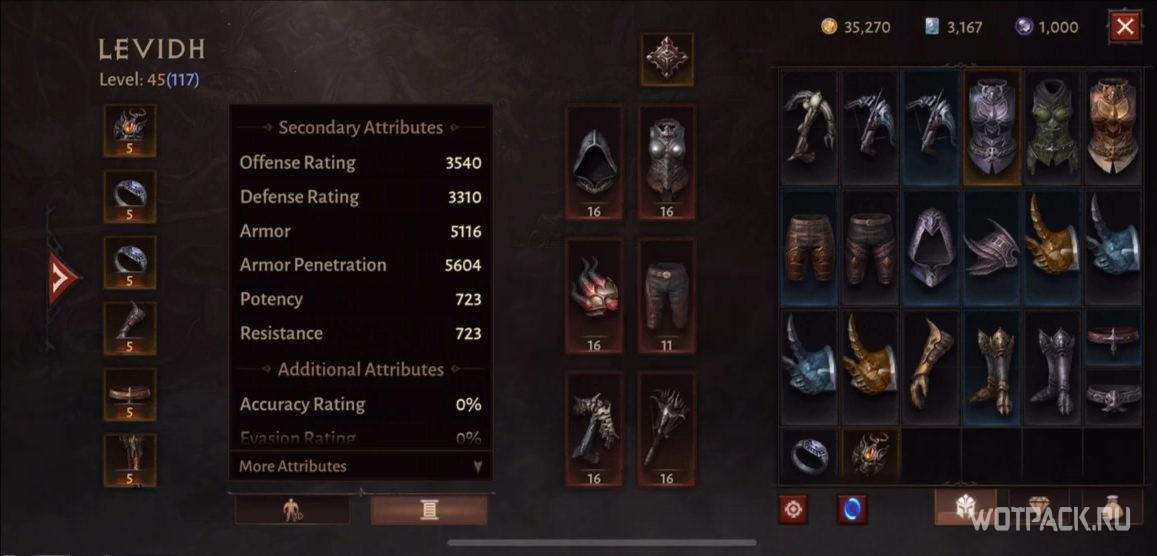Screen dimensions: 1157x556
Task: Switch to the attributes scroll tab
Action: pyautogui.click(x=429, y=510)
